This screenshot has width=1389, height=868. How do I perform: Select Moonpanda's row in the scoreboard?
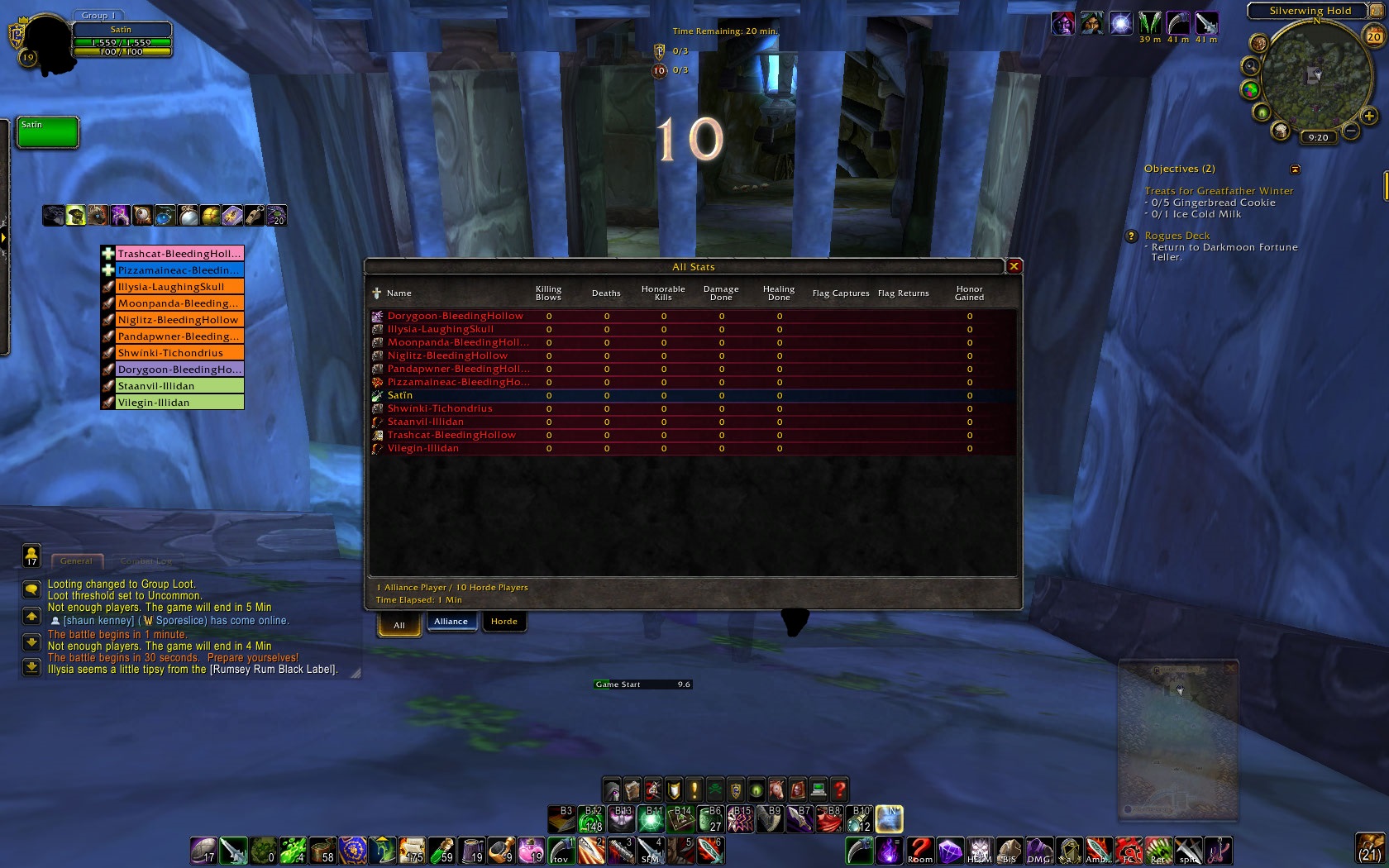click(x=457, y=342)
